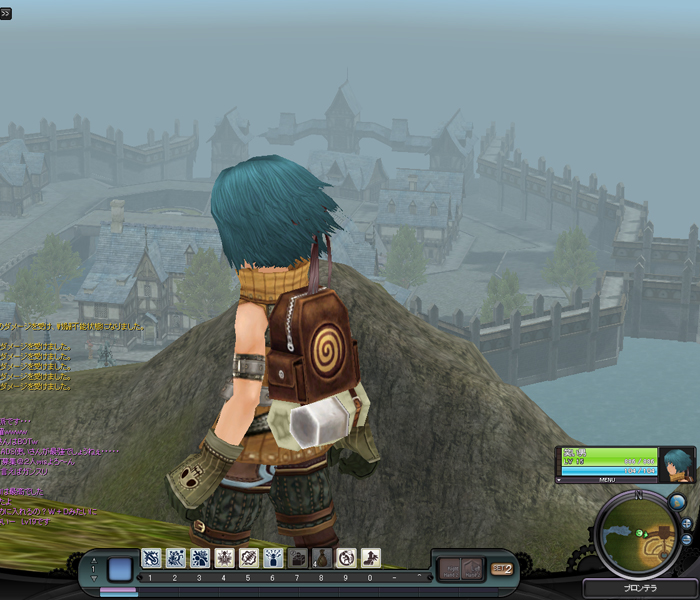Activate the skill in hotbar slot 0
Viewport: 700px width, 600px height.
tap(370, 558)
